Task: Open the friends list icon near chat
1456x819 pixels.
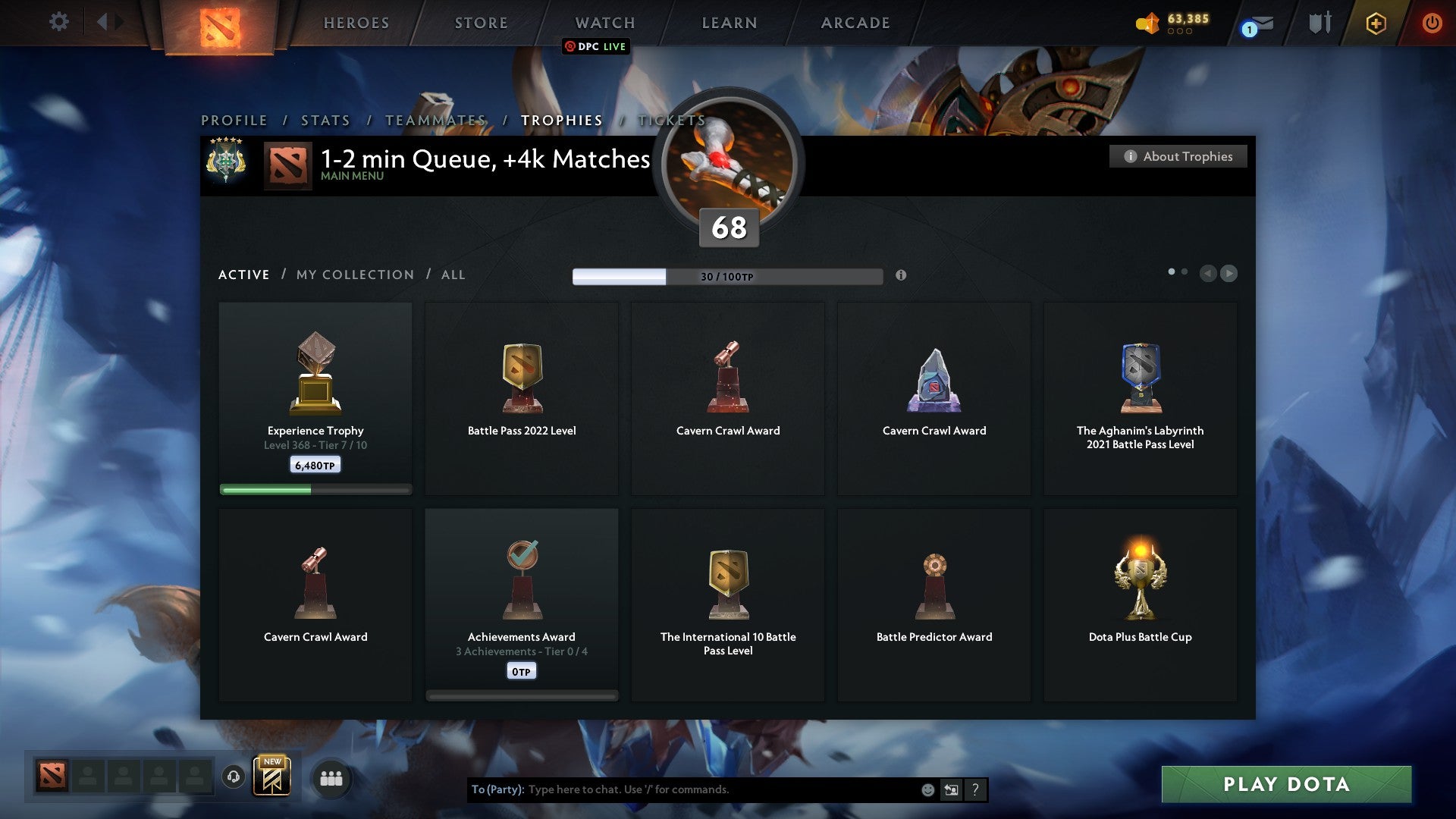Action: click(331, 778)
